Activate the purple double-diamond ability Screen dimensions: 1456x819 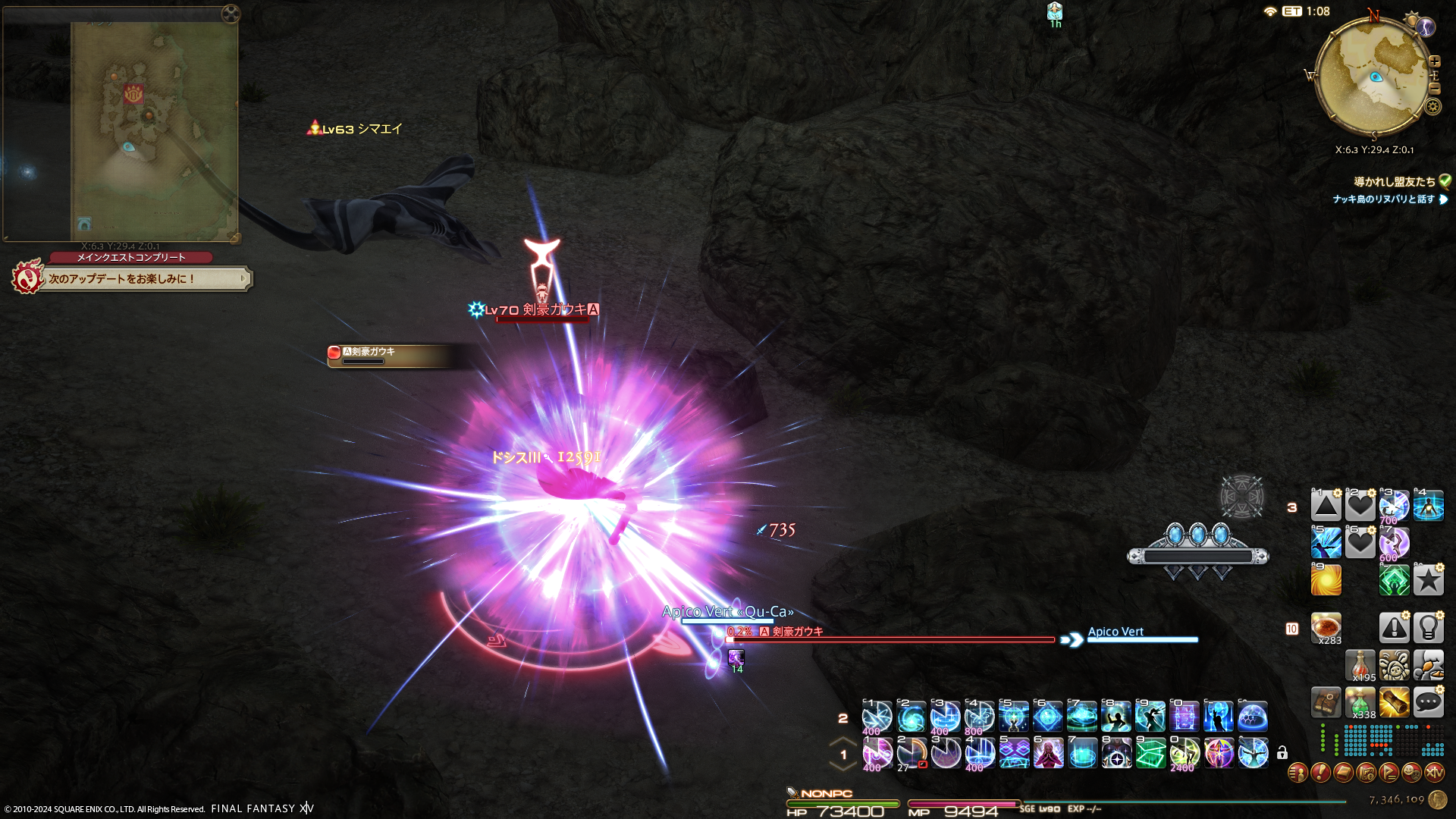1014,754
